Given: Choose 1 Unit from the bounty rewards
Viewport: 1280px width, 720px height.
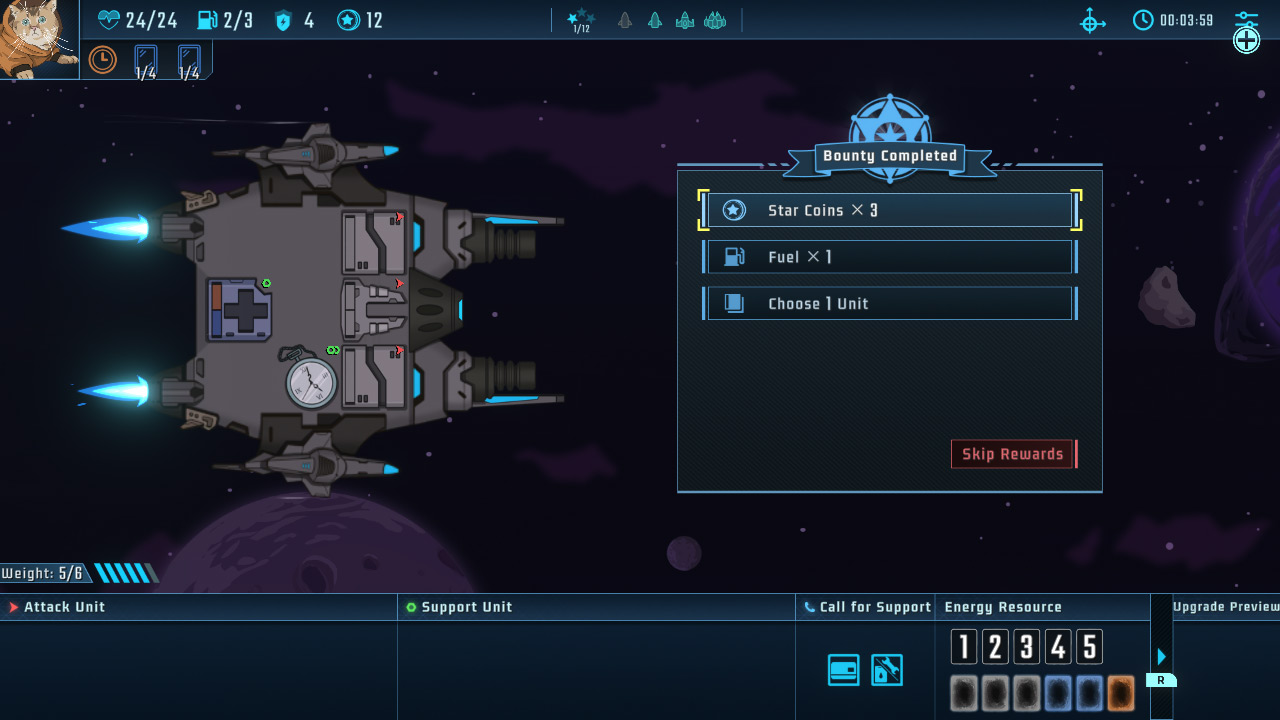Looking at the screenshot, I should [x=889, y=303].
